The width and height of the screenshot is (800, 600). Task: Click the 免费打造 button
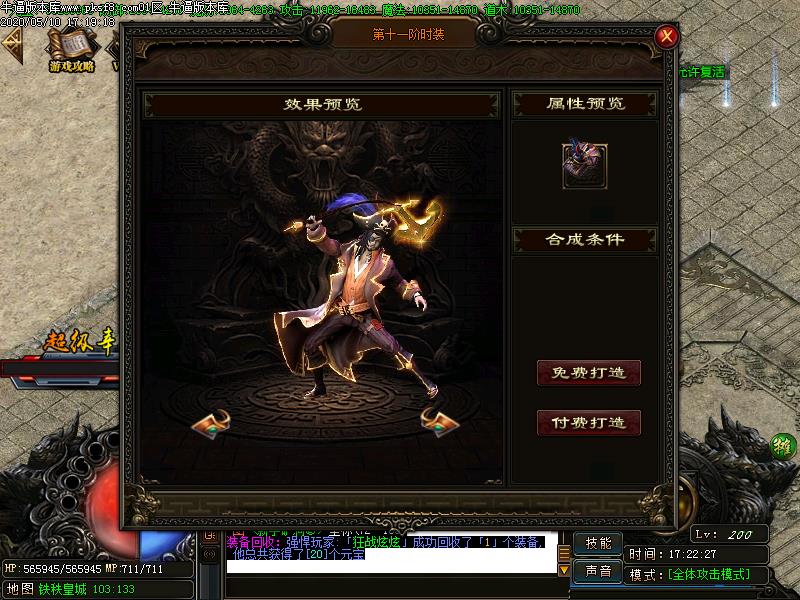(x=589, y=373)
